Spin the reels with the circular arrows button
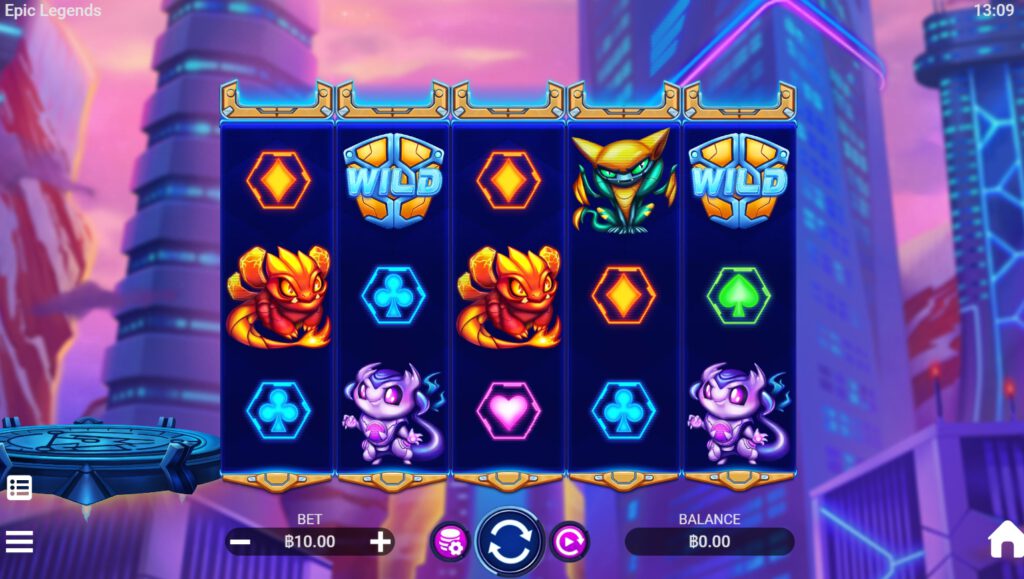Viewport: 1024px width, 579px height. pyautogui.click(x=509, y=542)
